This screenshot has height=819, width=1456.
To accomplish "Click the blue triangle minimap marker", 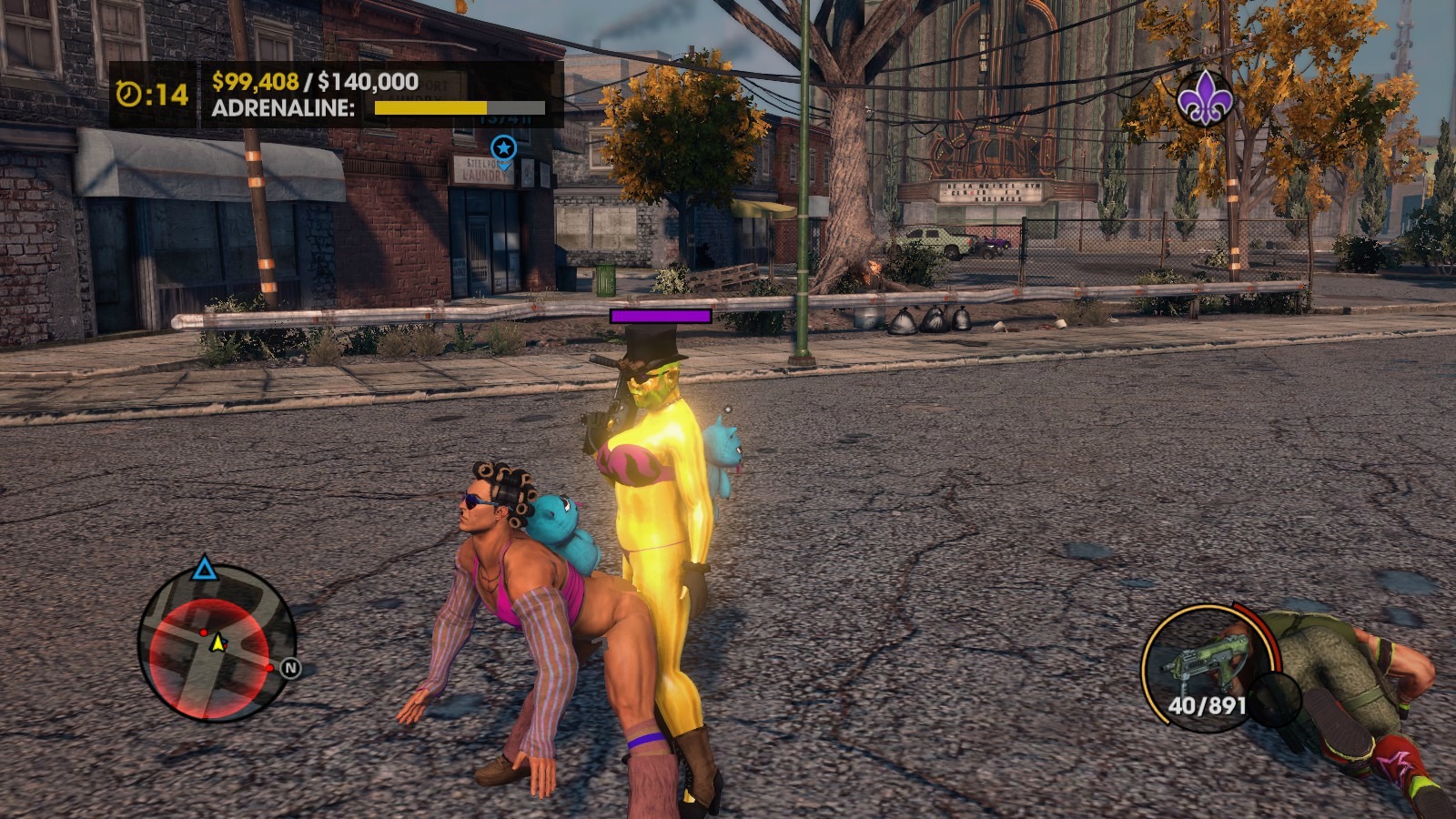I will tap(204, 571).
